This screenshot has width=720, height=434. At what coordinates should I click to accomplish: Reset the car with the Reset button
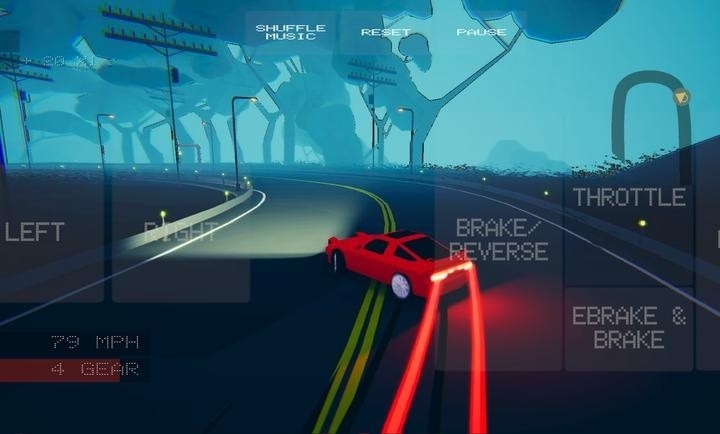tap(386, 32)
